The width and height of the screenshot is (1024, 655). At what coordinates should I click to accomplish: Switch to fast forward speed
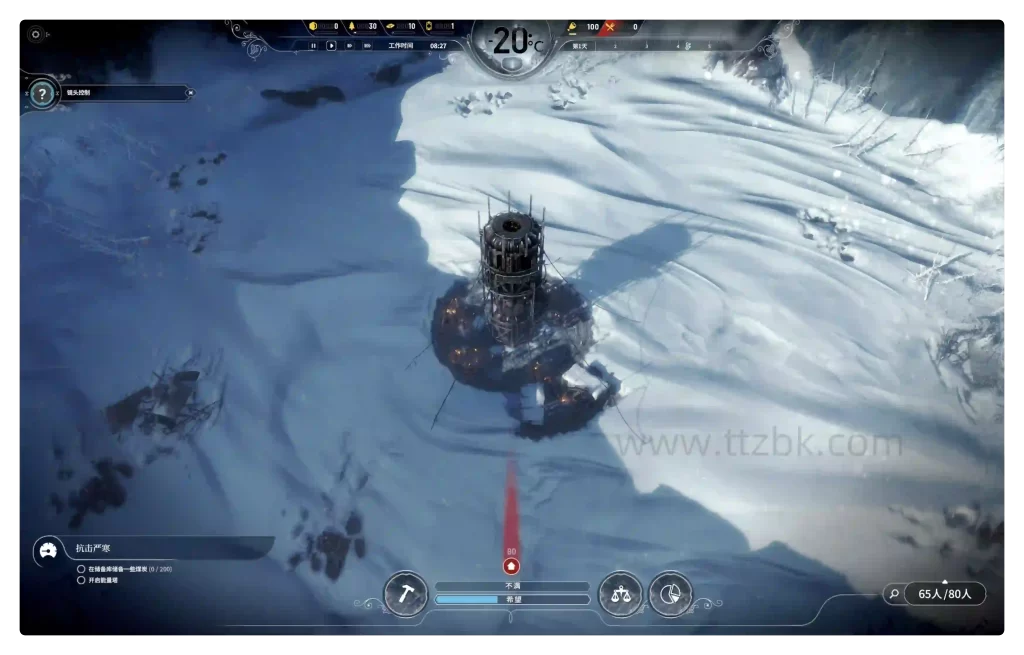point(349,45)
